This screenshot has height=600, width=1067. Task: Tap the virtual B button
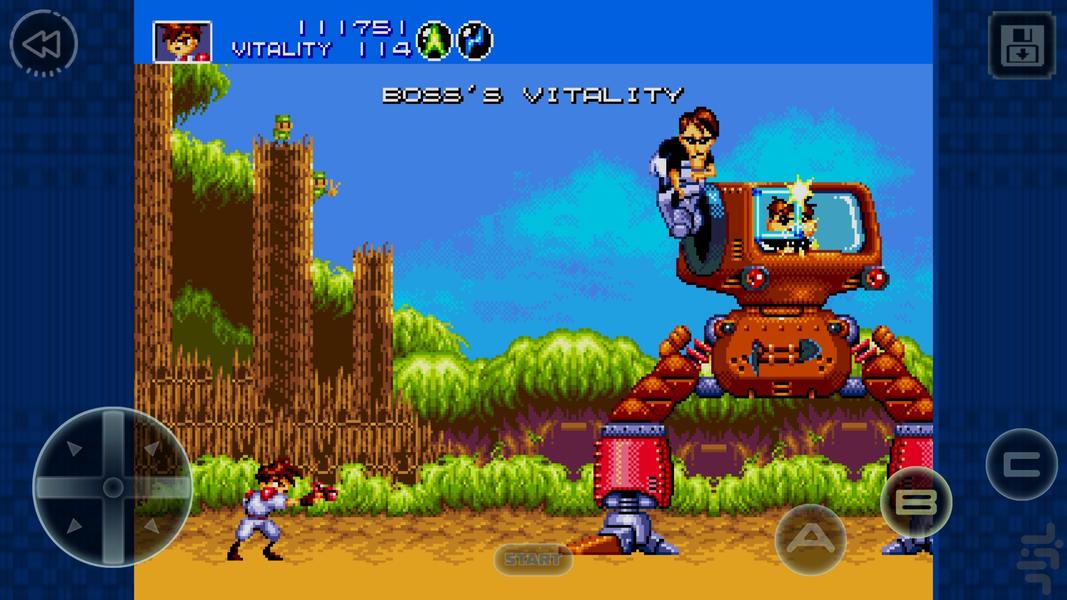tap(915, 502)
